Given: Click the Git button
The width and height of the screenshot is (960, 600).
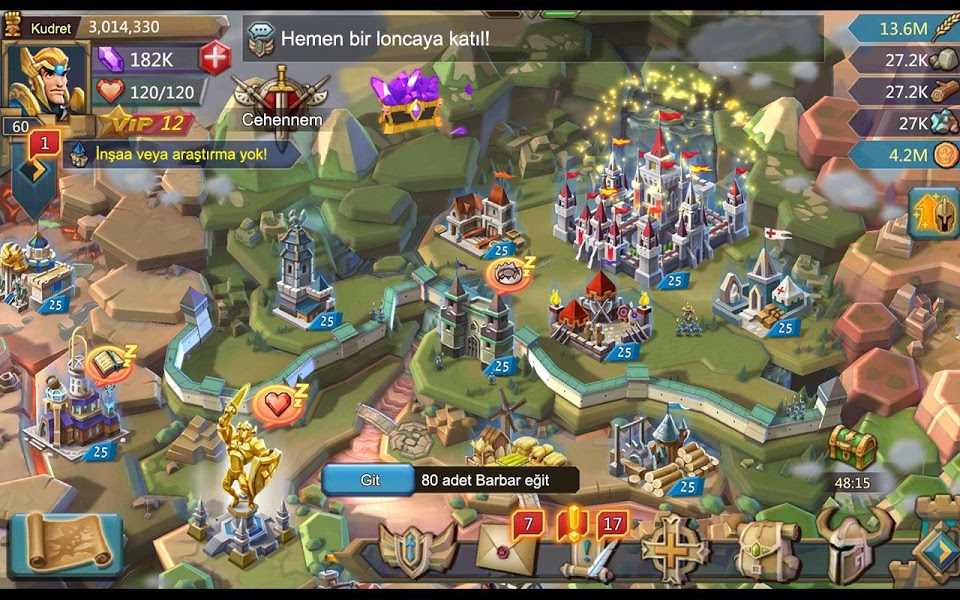Looking at the screenshot, I should pyautogui.click(x=370, y=480).
